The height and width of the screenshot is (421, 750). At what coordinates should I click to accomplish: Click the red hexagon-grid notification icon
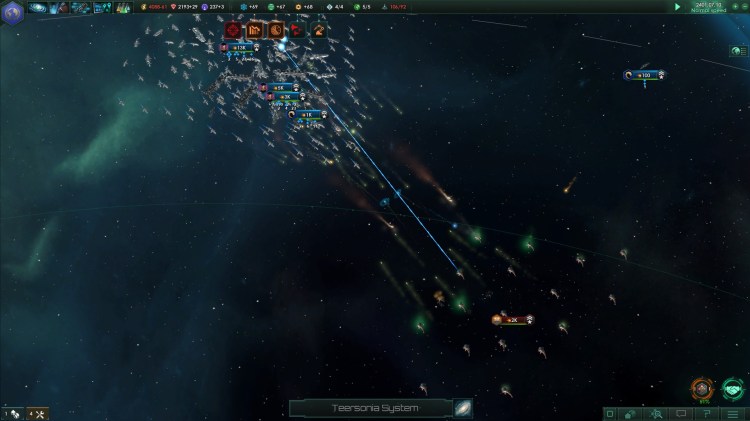click(x=233, y=30)
